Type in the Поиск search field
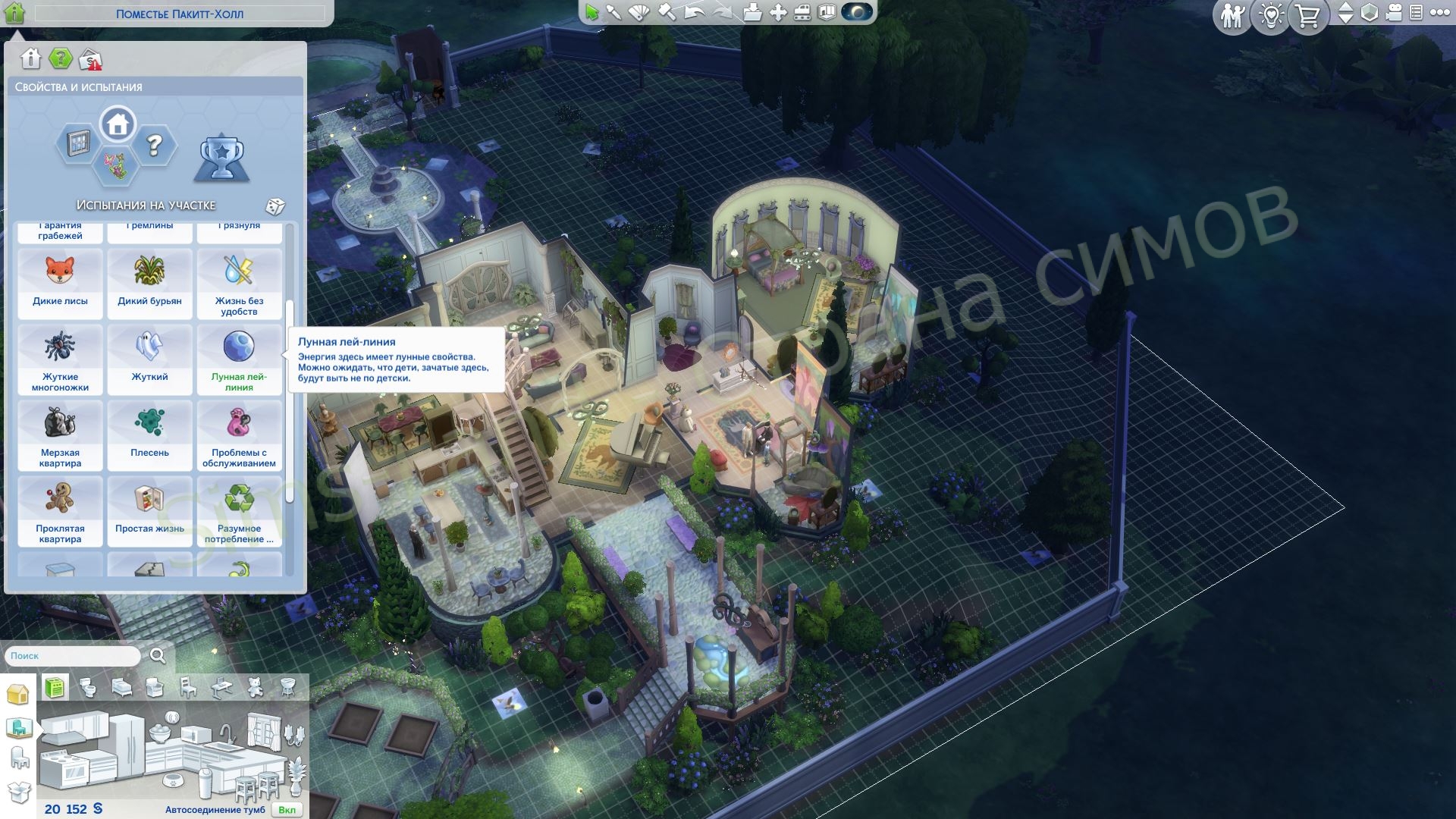 pyautogui.click(x=73, y=656)
